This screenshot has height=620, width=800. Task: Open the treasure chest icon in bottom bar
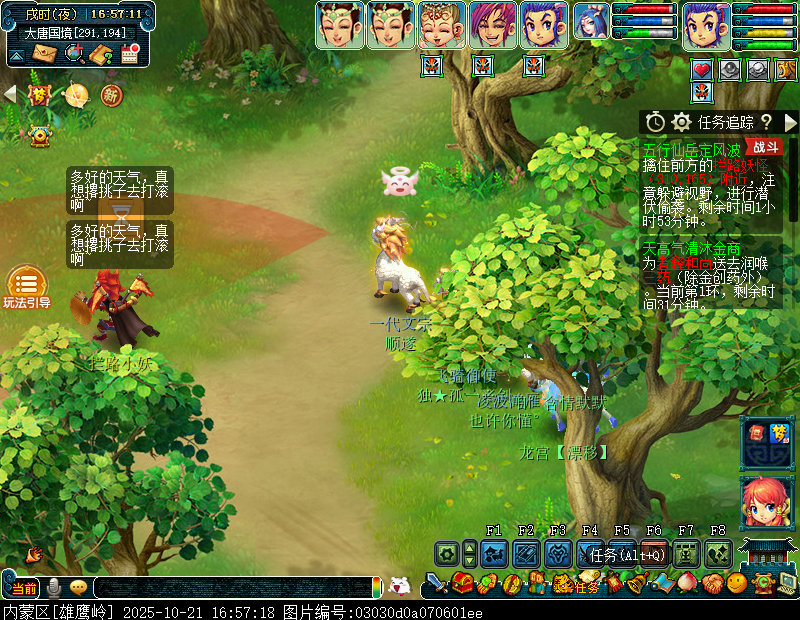click(461, 582)
